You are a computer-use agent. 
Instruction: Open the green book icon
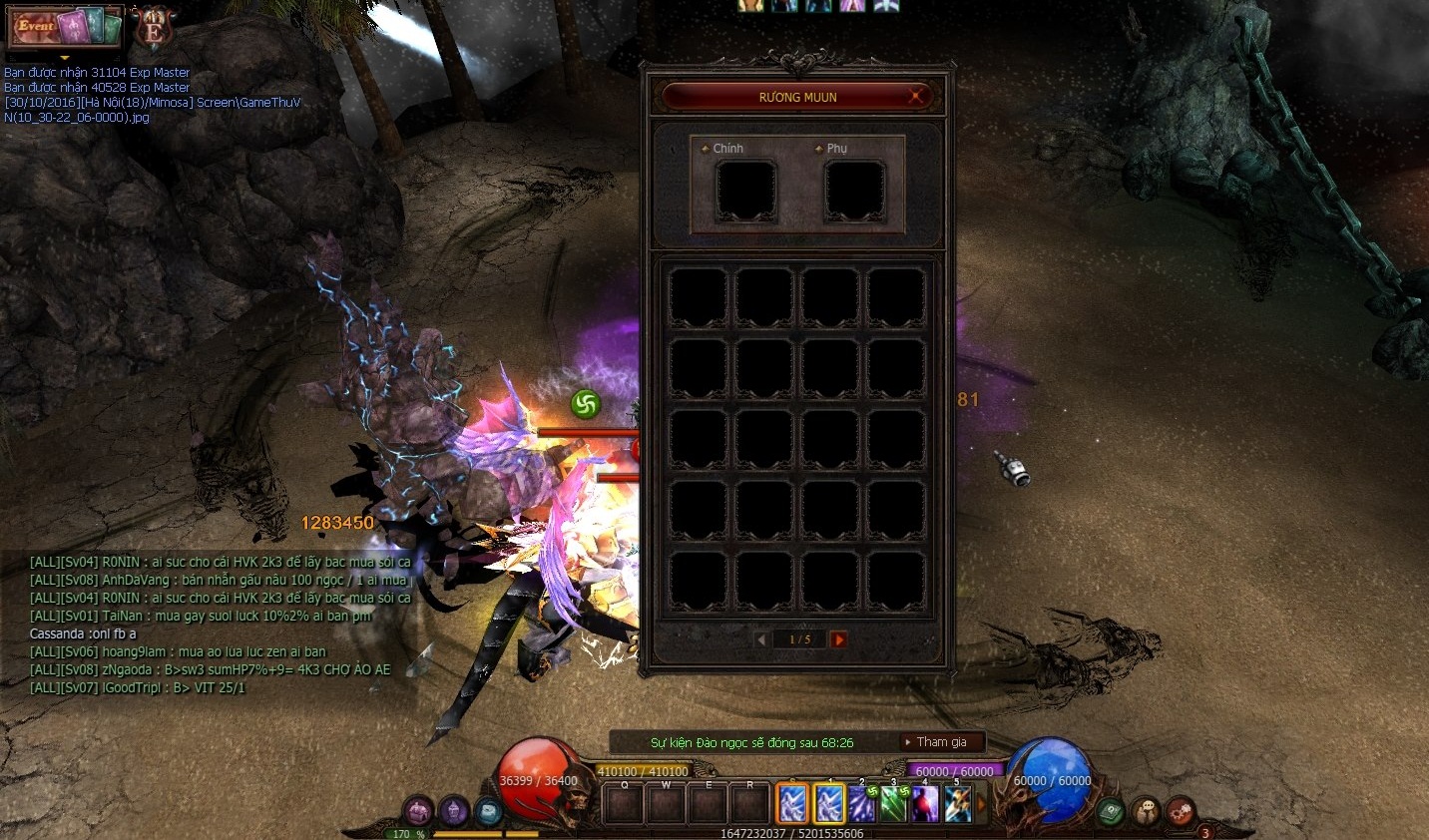[1112, 811]
